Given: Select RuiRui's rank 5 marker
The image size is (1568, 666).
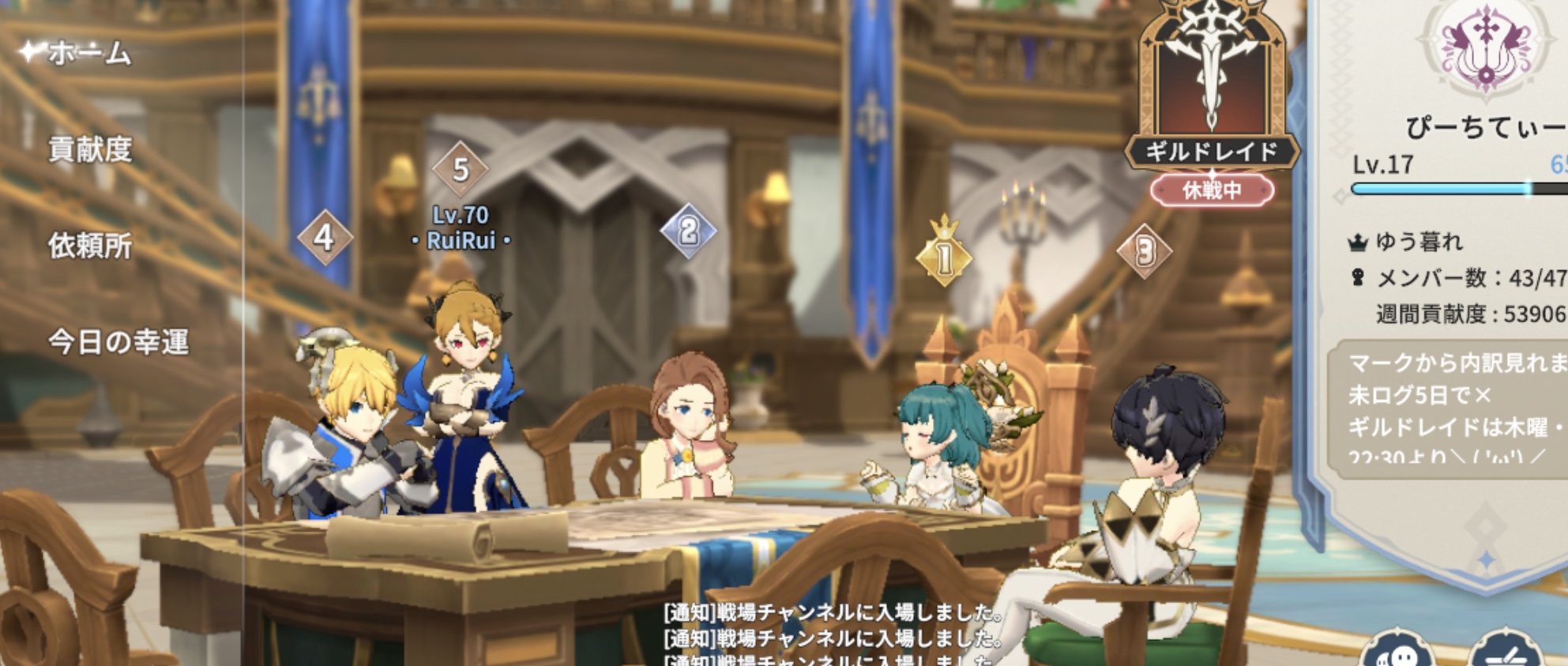Looking at the screenshot, I should point(461,169).
